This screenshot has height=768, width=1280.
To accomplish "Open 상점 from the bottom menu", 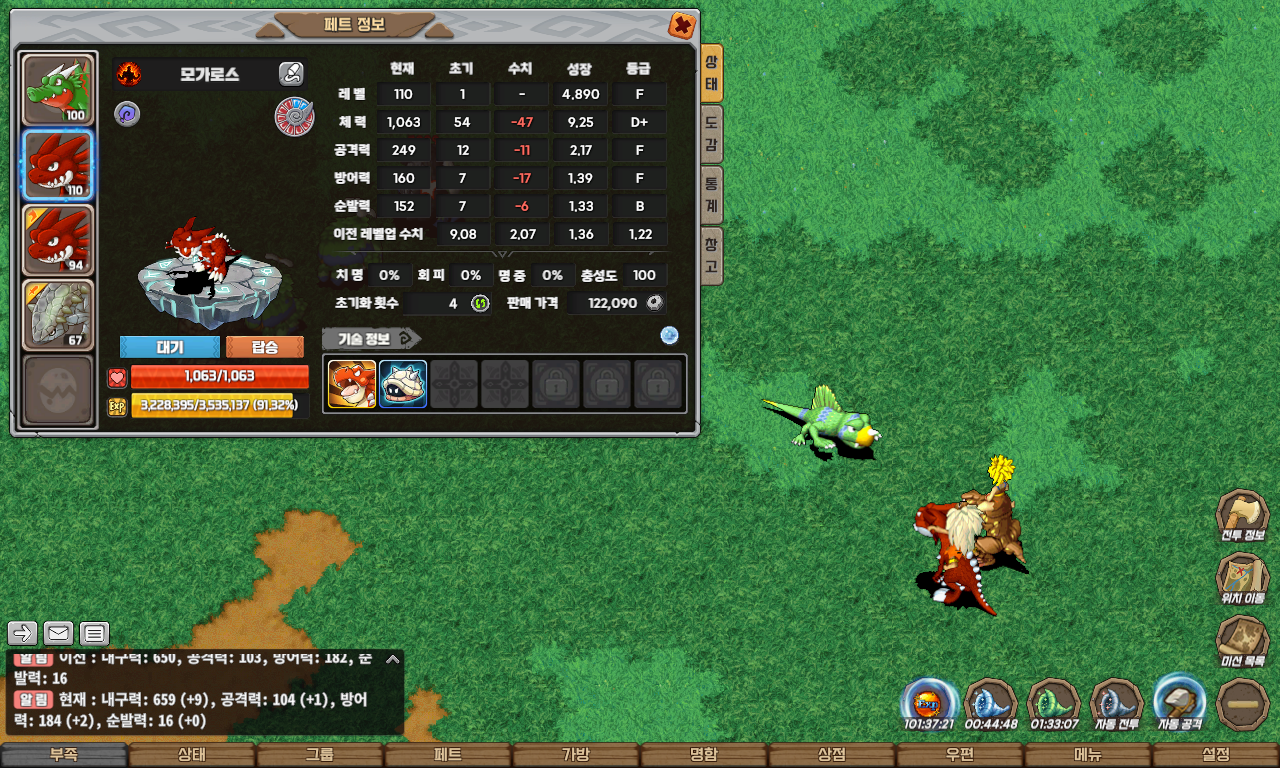I will coord(832,755).
